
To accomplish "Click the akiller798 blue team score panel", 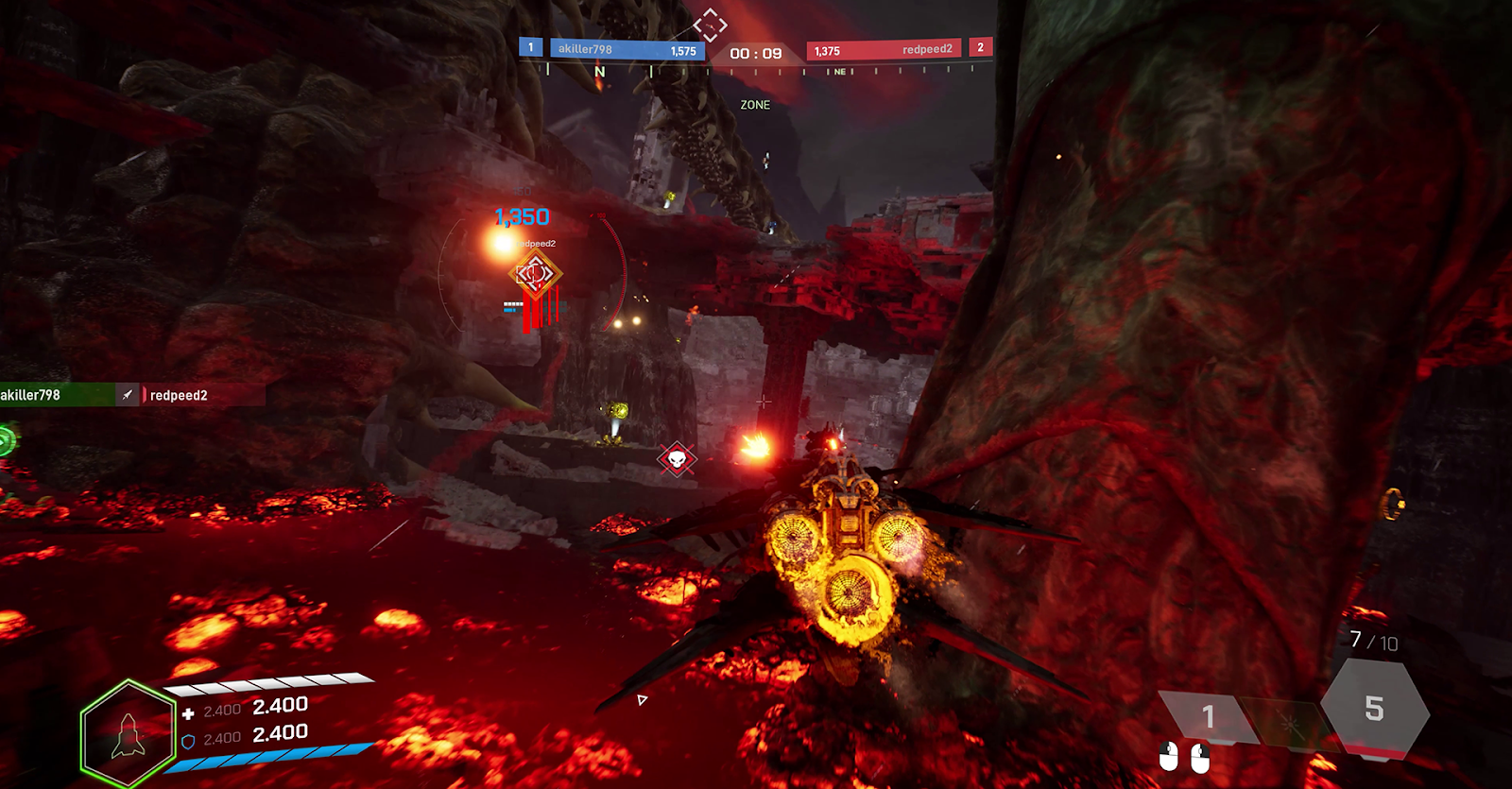I will point(627,49).
